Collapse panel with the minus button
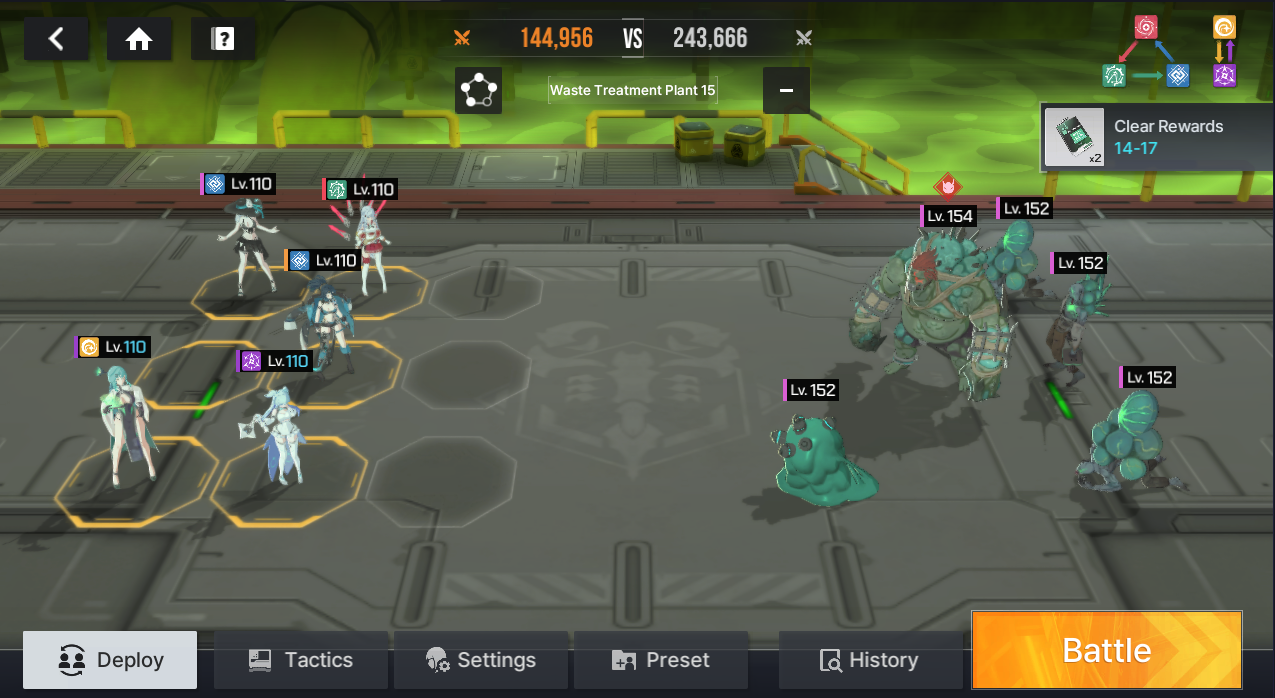1275x698 pixels. click(x=786, y=90)
